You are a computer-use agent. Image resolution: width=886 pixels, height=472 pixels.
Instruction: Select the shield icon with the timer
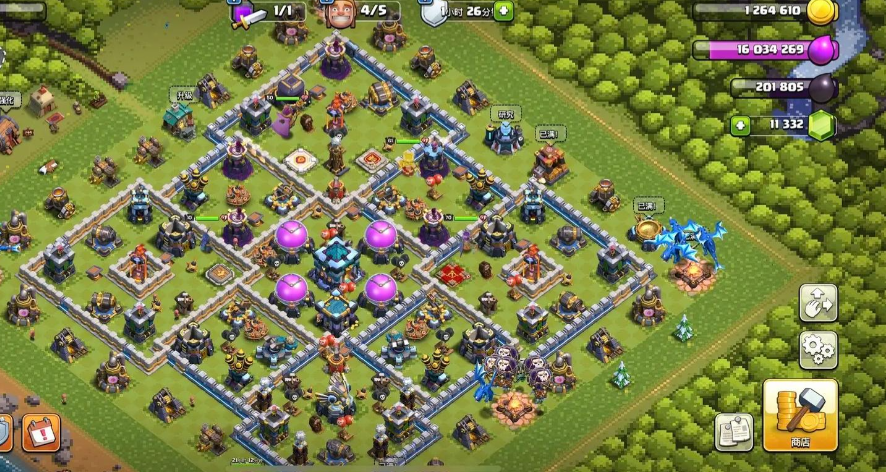[432, 13]
